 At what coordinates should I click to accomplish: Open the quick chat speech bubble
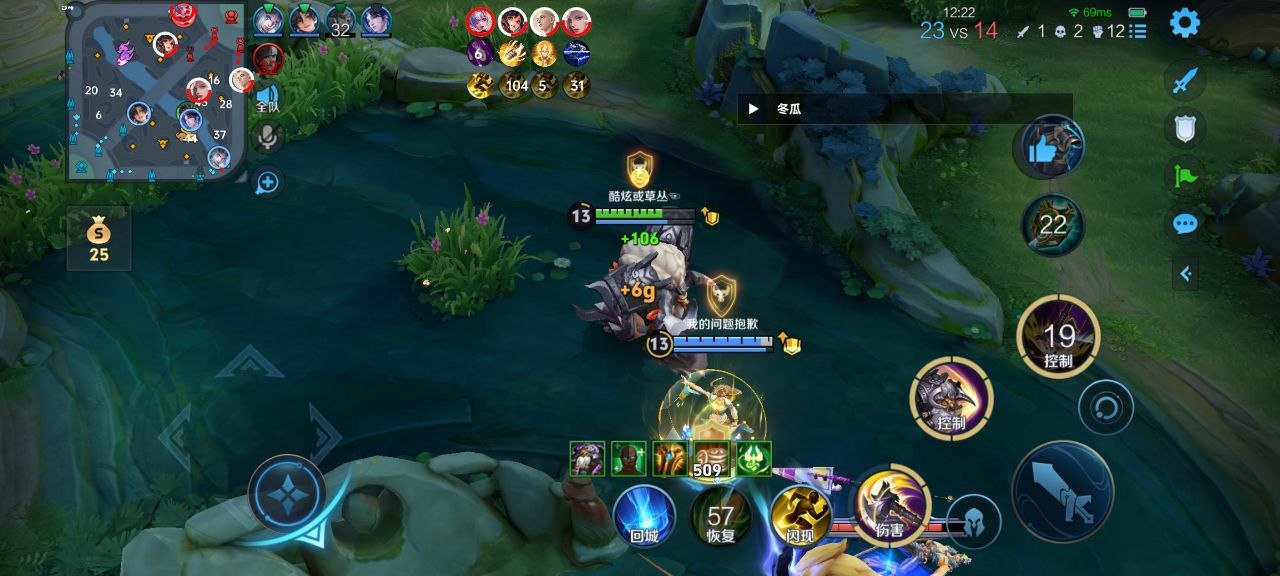coord(1185,224)
